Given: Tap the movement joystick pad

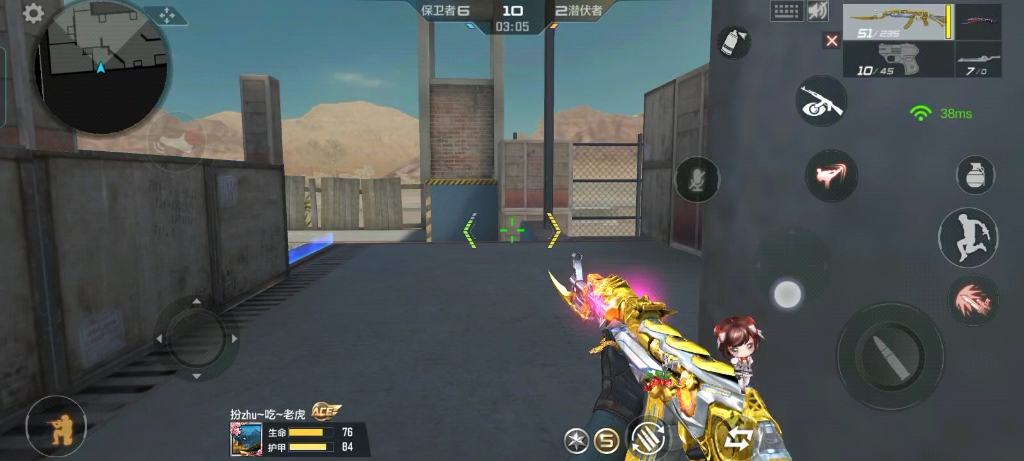Looking at the screenshot, I should click(196, 338).
